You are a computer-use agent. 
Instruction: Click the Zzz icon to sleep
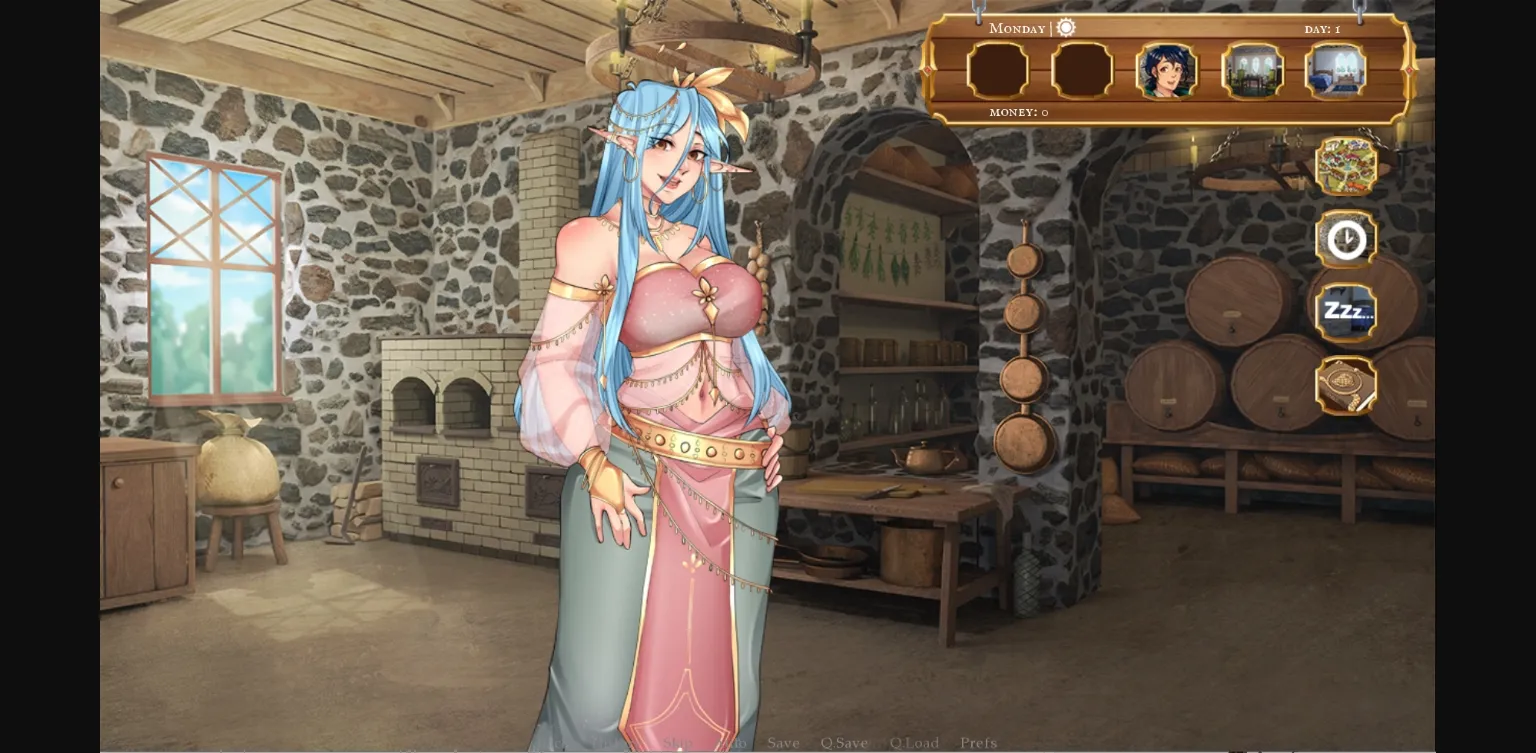pos(1346,312)
